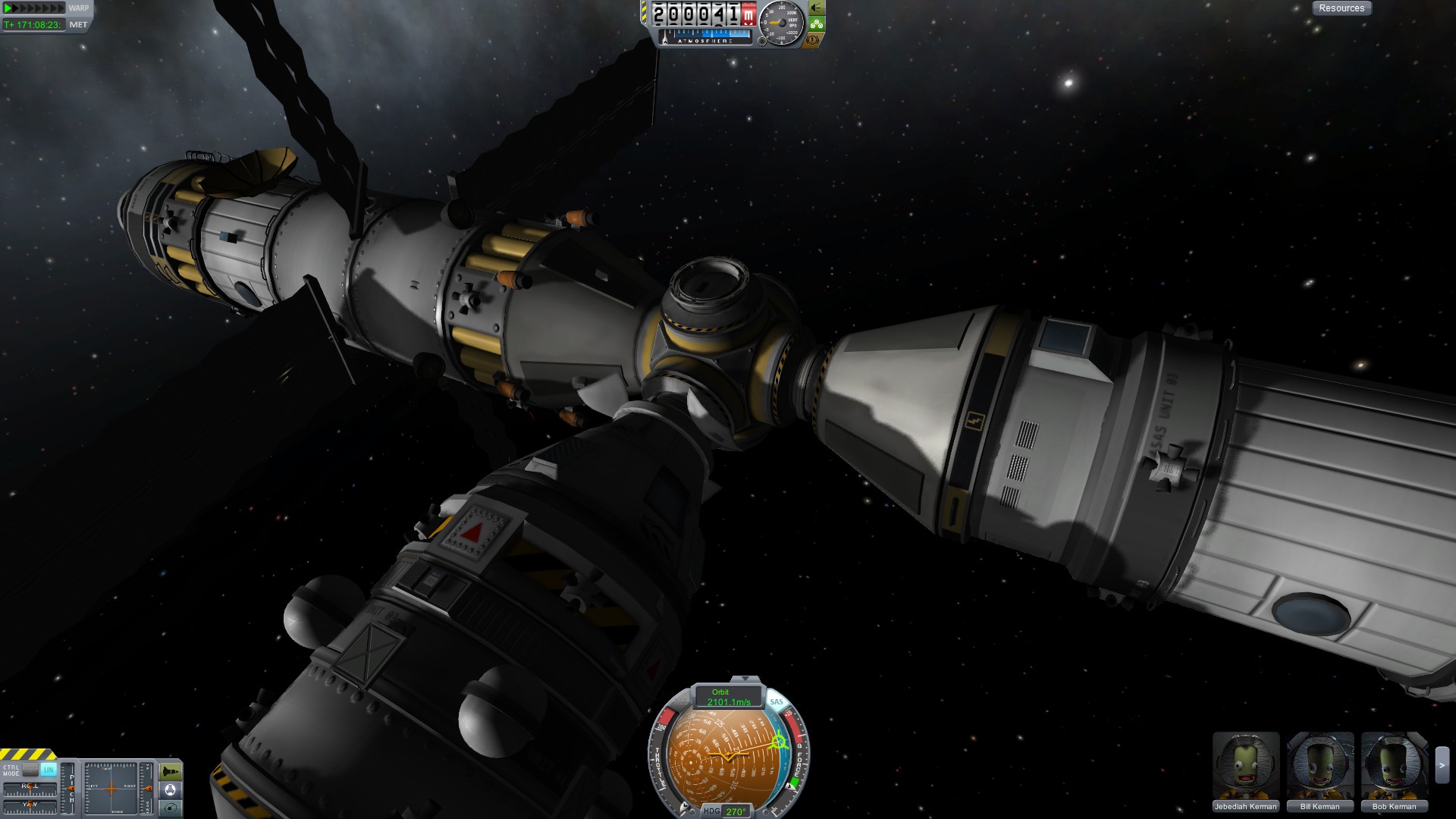This screenshot has width=1456, height=819.
Task: Select the LIN control mode button
Action: point(49,770)
